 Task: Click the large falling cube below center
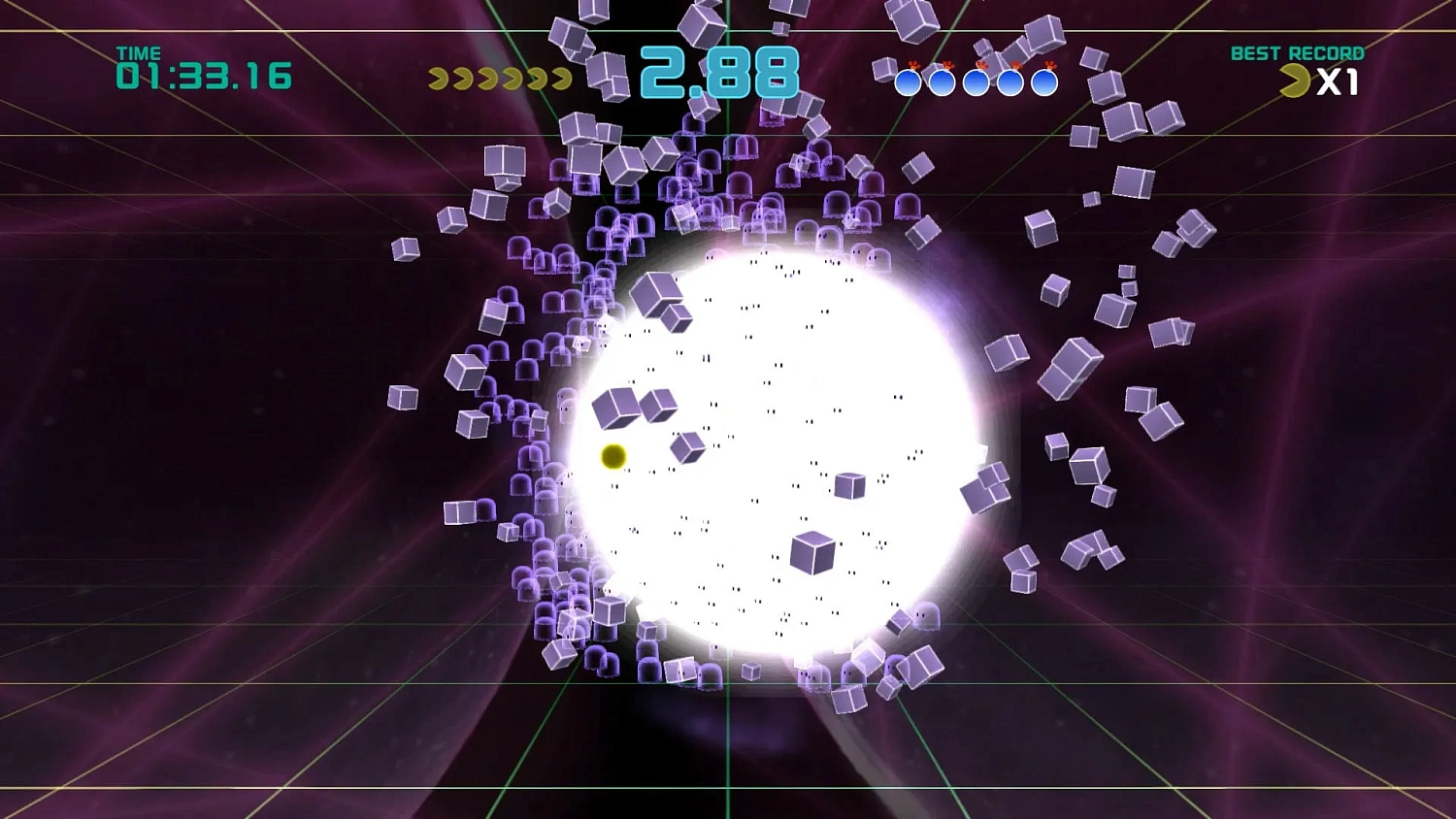tap(813, 553)
